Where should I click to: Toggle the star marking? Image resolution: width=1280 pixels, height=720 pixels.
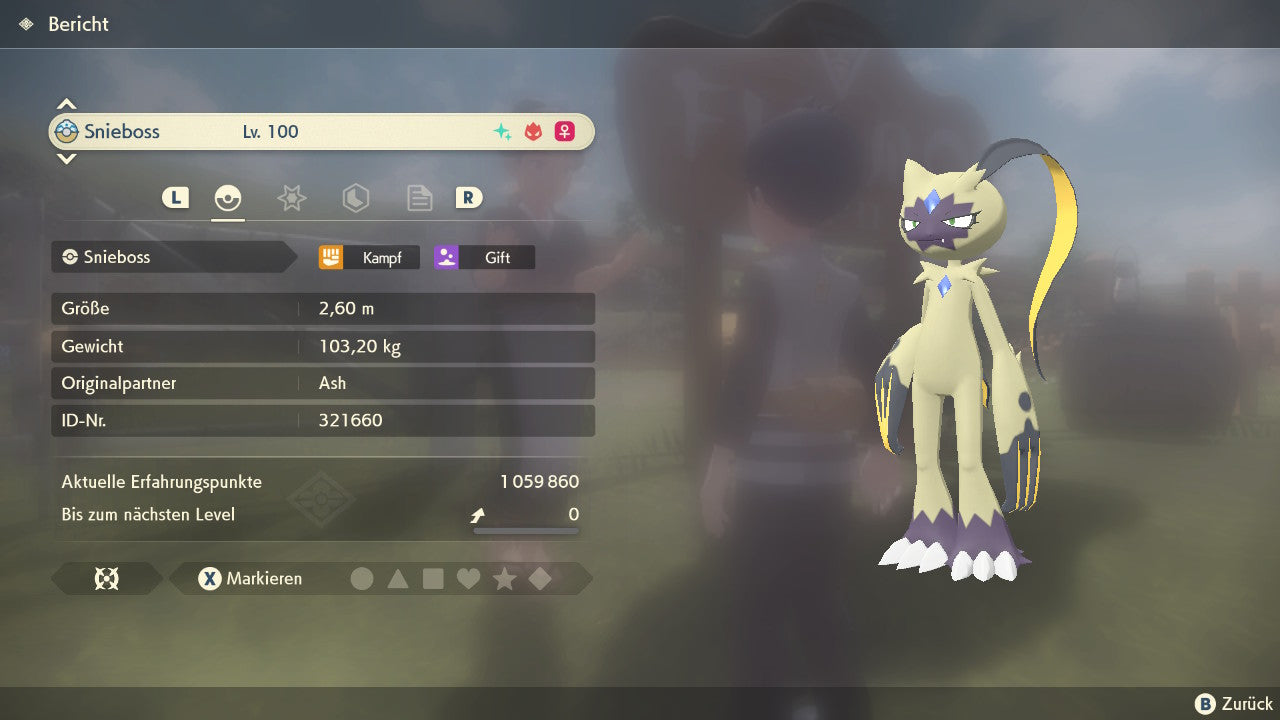(x=504, y=578)
